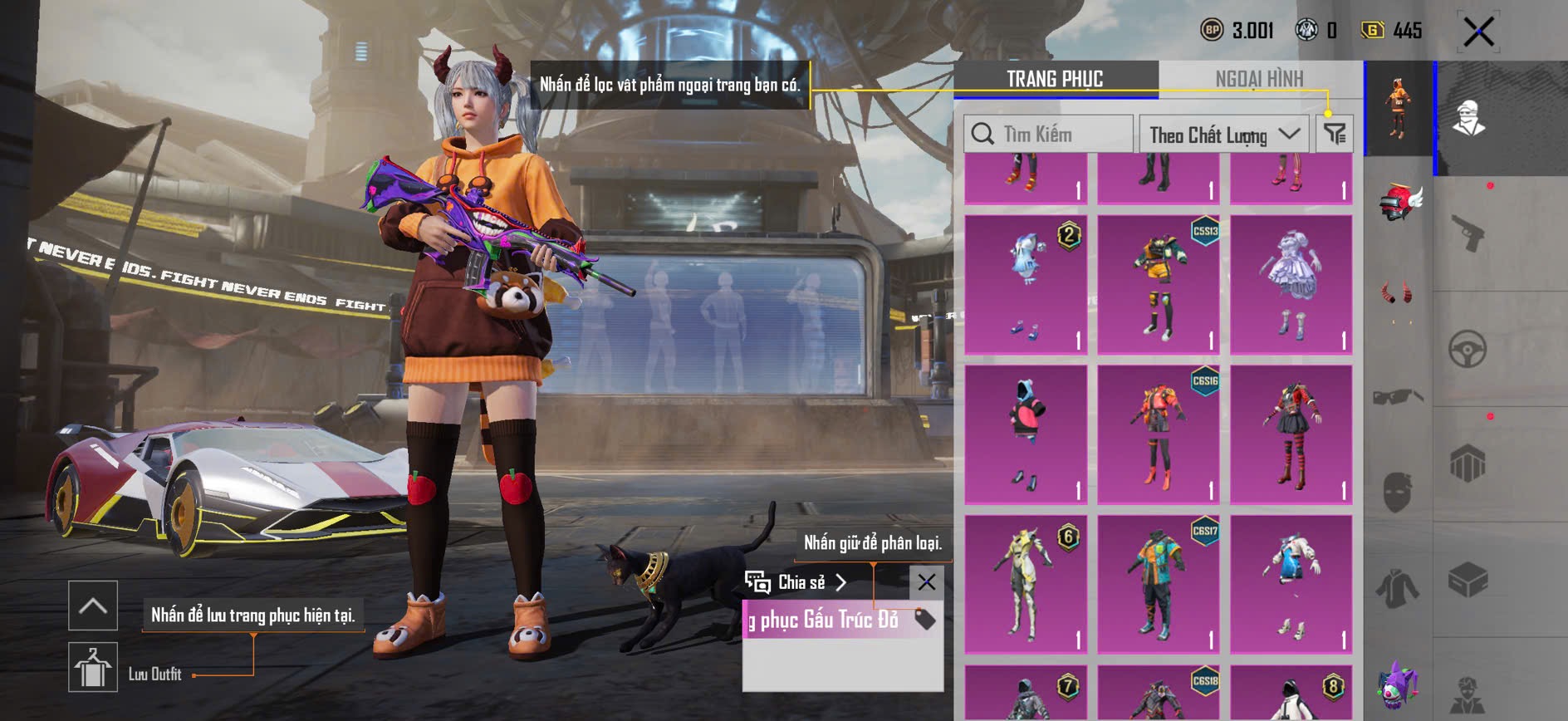Select the C5S13 yellow and green outfit

[x=1159, y=285]
